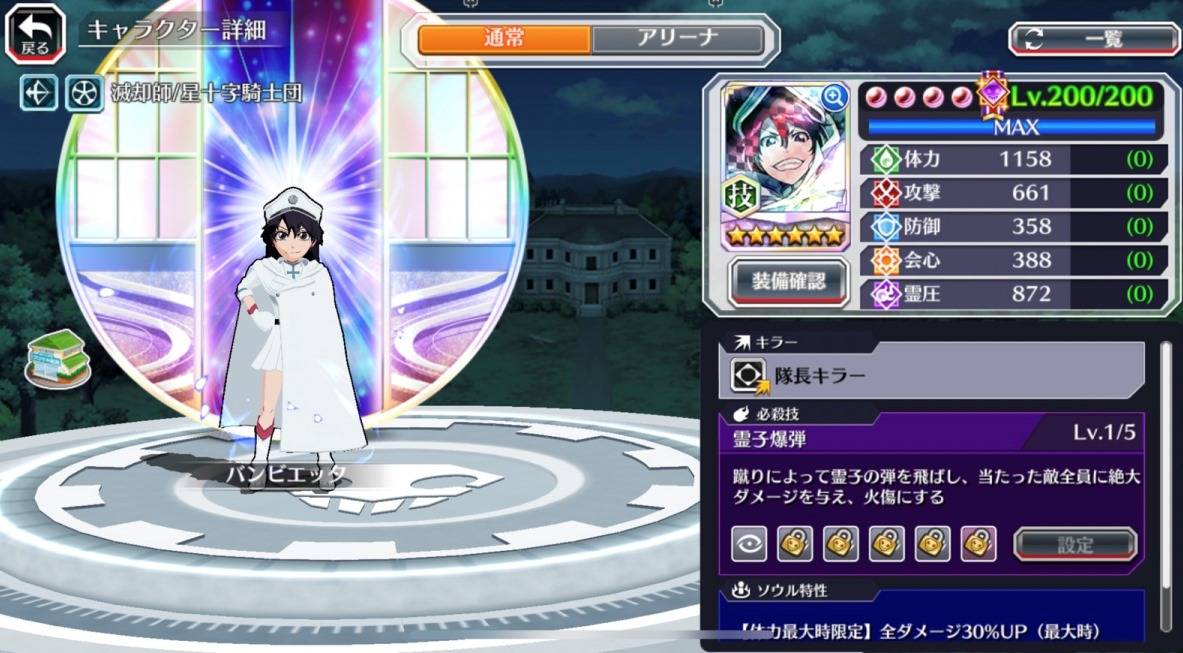Select the 隊長キラー killer entry
The width and height of the screenshot is (1183, 653).
930,375
